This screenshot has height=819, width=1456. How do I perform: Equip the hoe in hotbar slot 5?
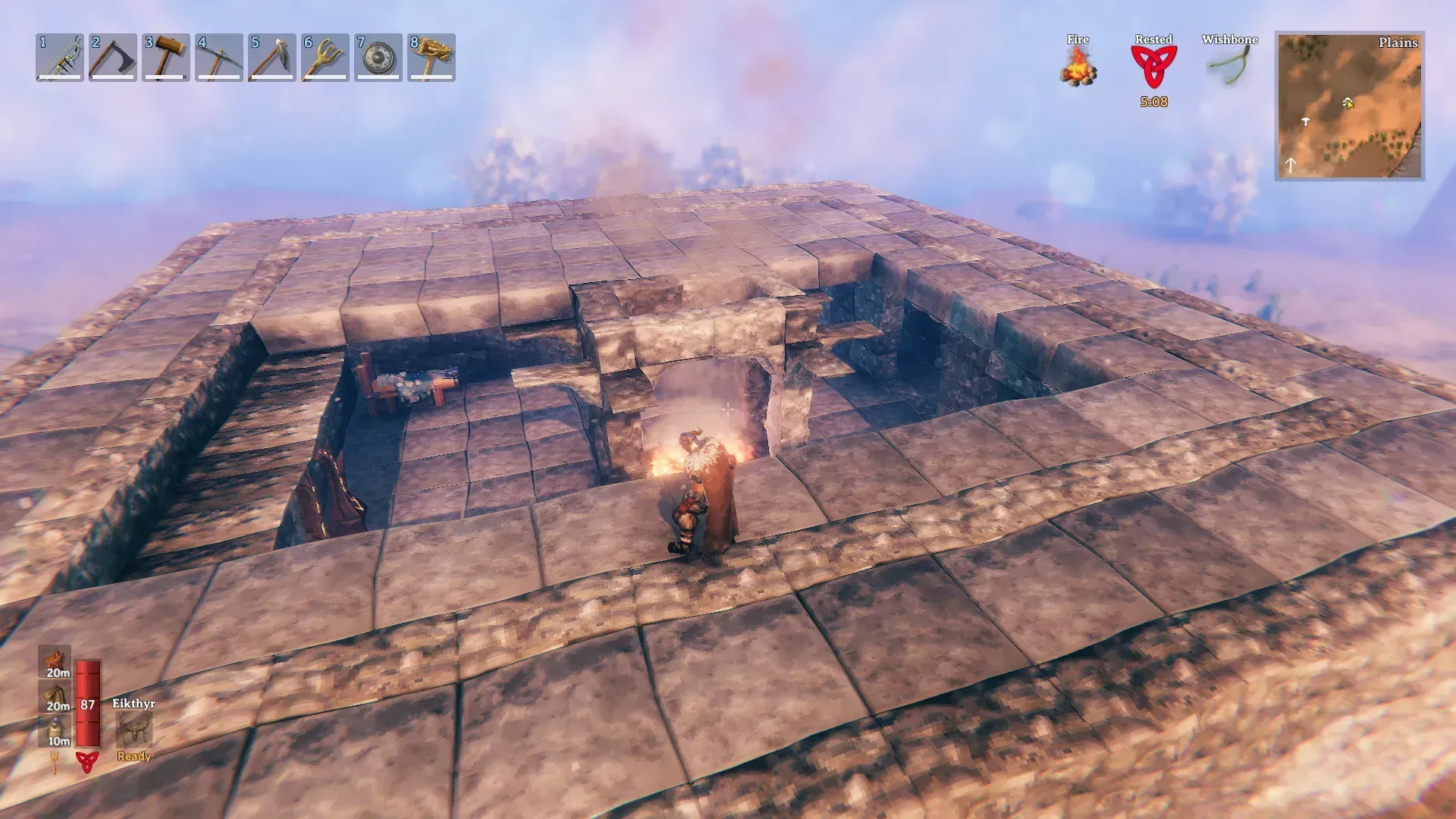pos(272,57)
